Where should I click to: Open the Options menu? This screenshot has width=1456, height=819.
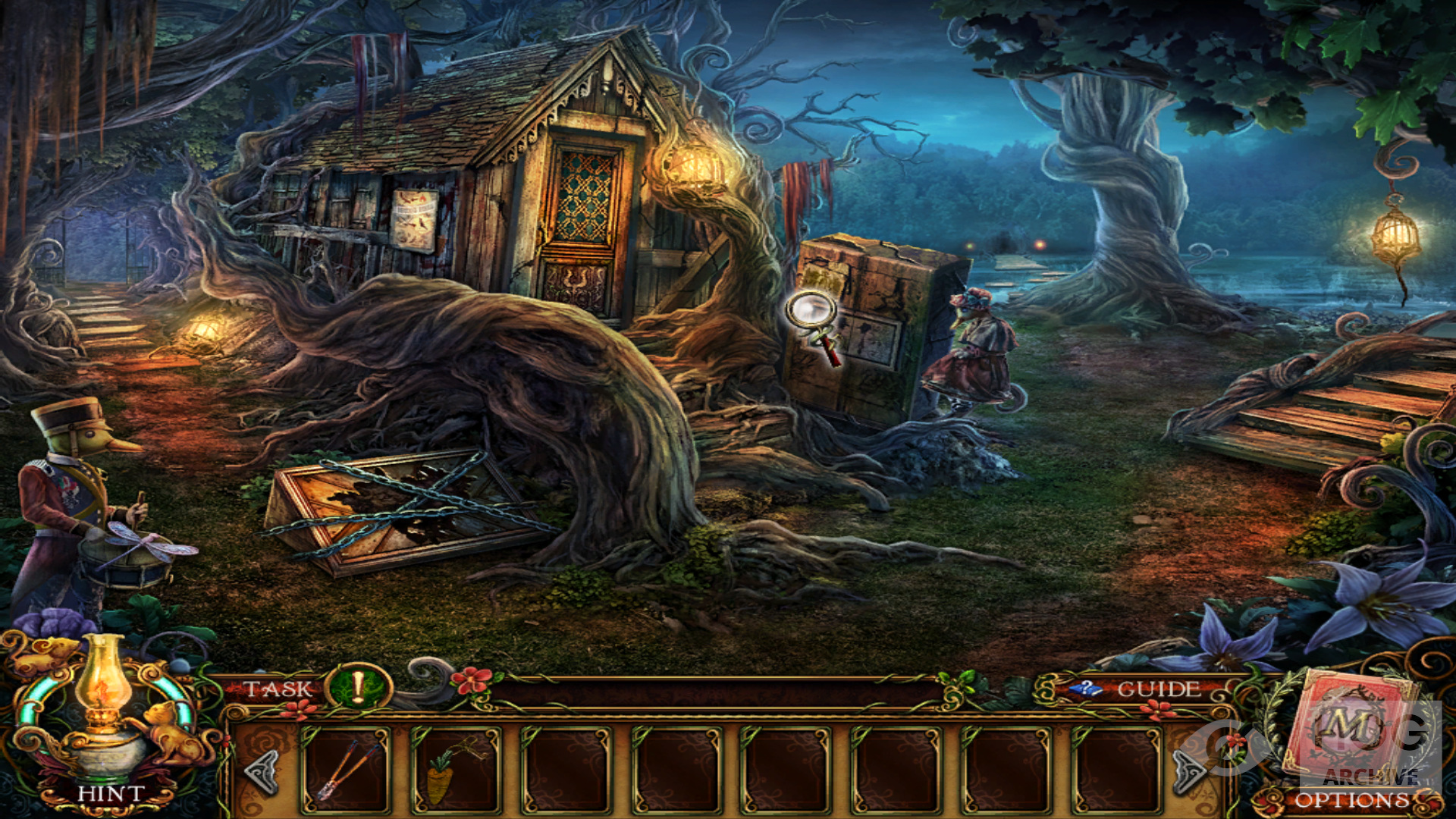(1352, 800)
